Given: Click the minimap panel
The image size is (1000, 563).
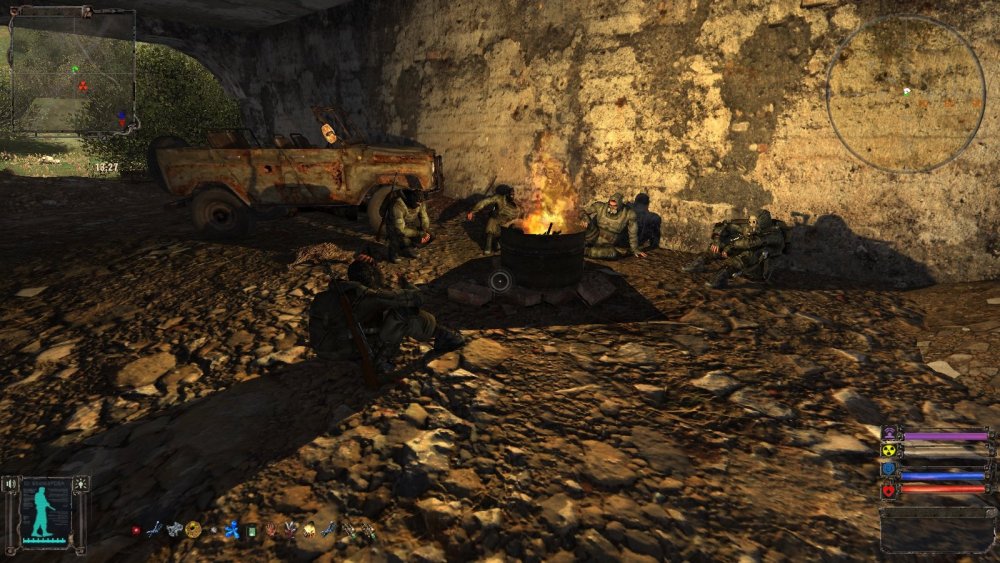Looking at the screenshot, I should 72,72.
